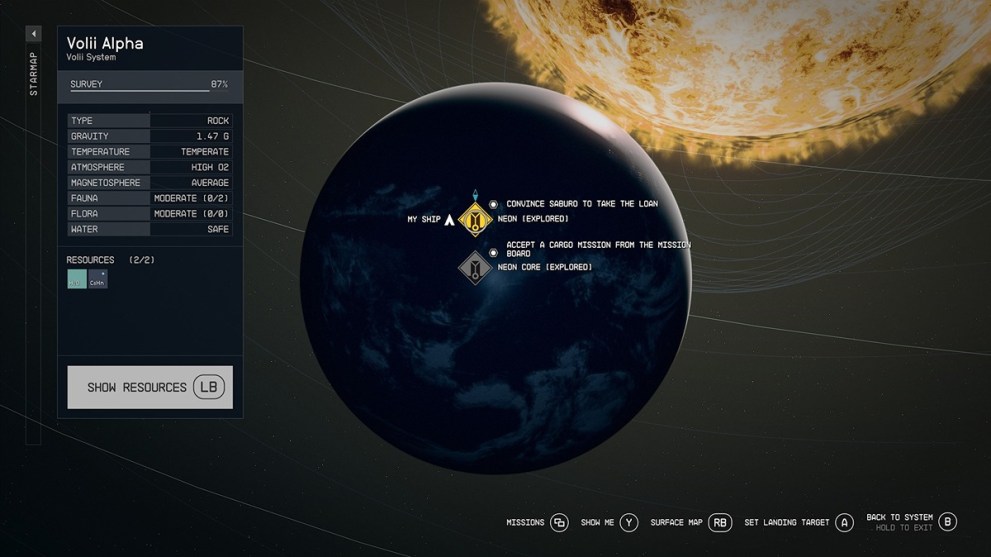The width and height of the screenshot is (991, 557).
Task: Choose the CsHn resource tile
Action: point(97,279)
